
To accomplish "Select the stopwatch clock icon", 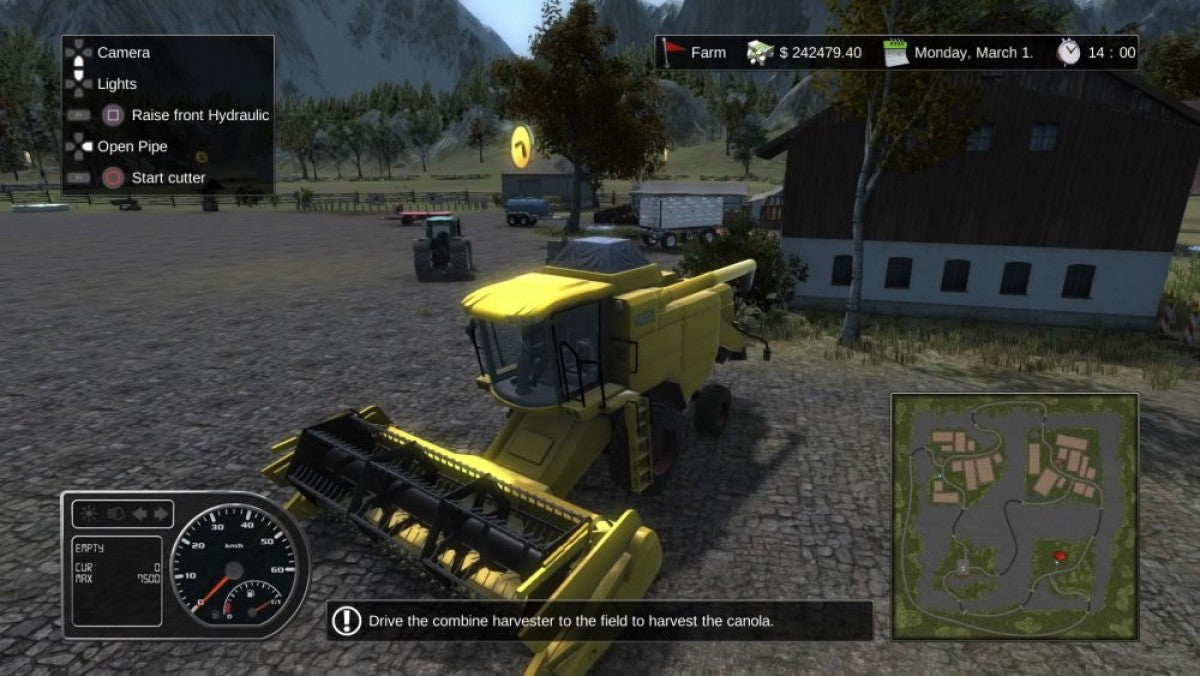I will tap(1069, 52).
